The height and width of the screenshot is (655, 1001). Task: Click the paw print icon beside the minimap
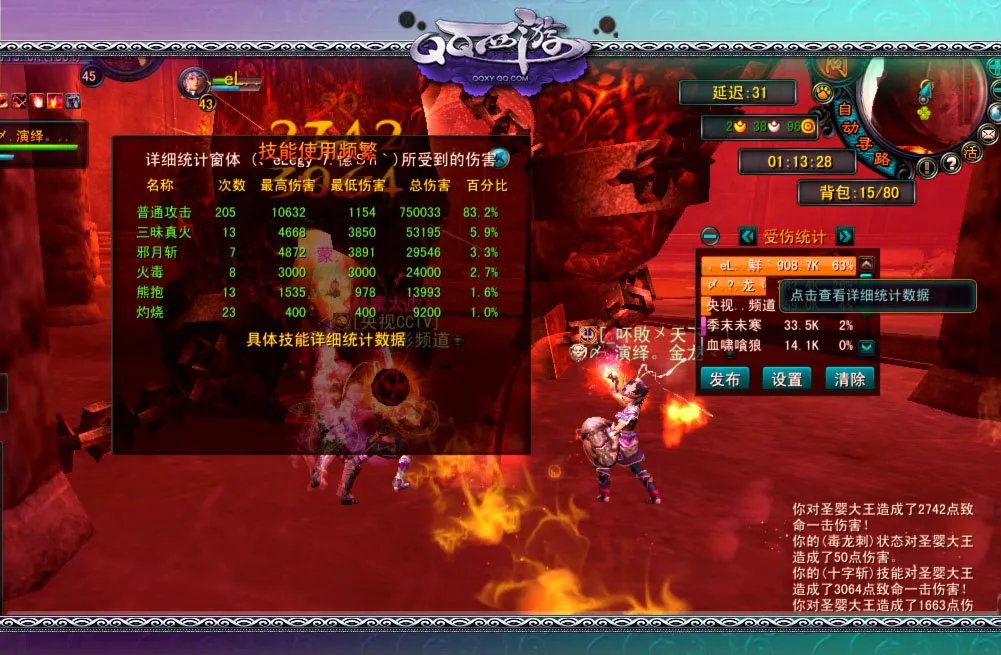[x=823, y=92]
